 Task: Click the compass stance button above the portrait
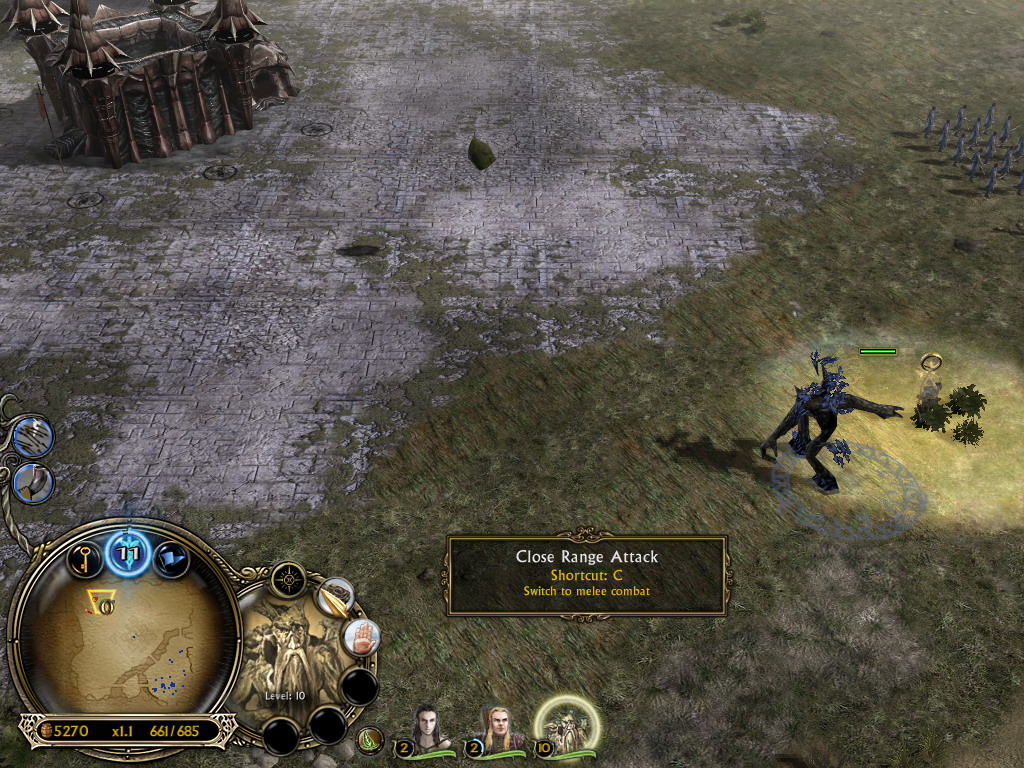289,579
